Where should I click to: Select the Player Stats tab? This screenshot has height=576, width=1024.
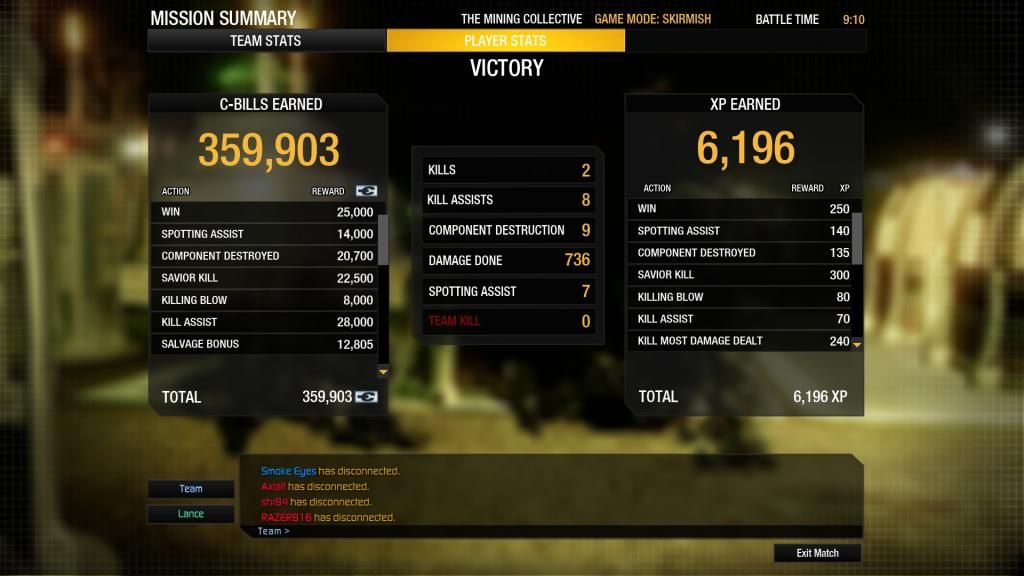click(505, 41)
